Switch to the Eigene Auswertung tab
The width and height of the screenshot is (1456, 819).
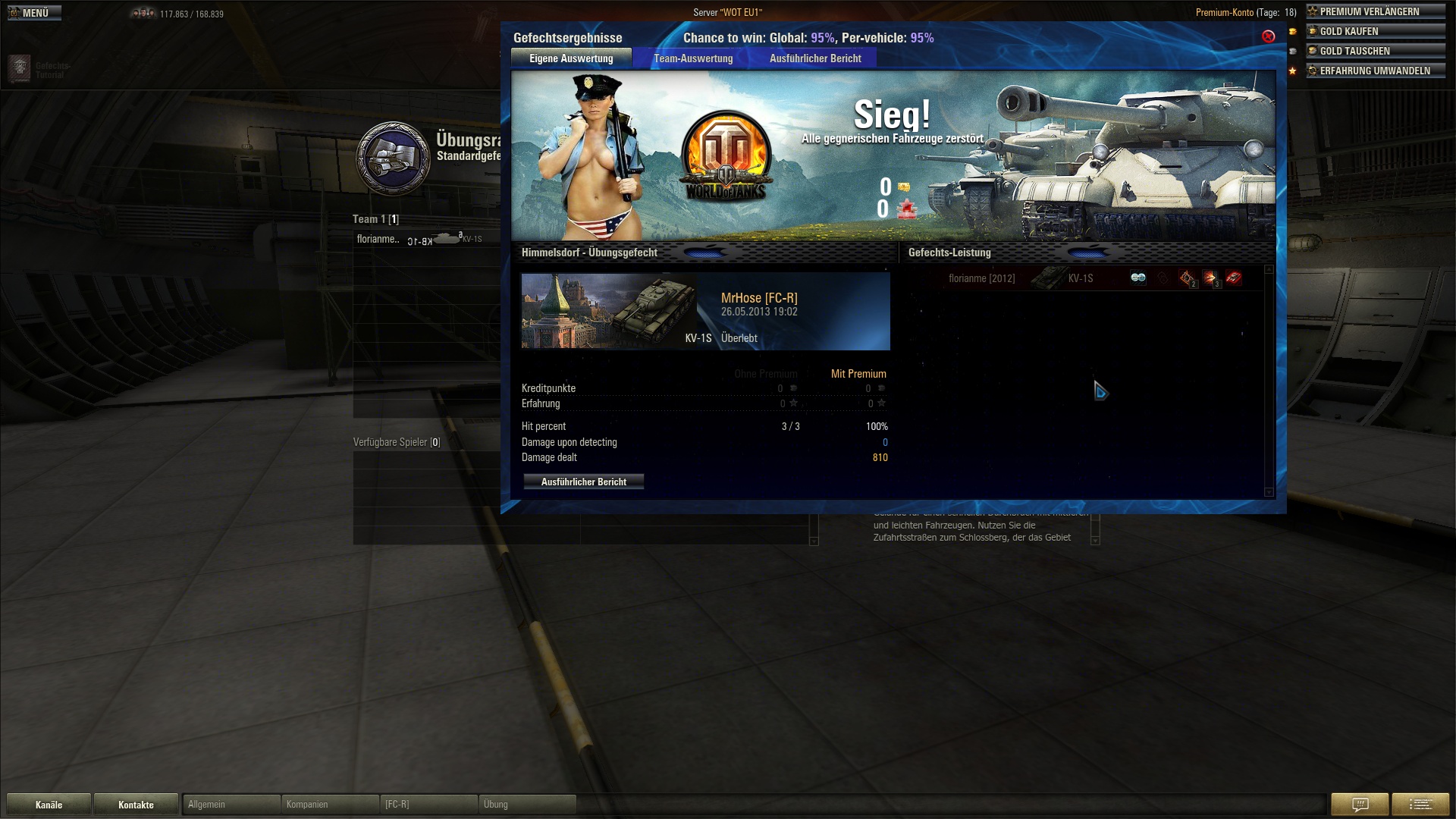click(x=571, y=58)
